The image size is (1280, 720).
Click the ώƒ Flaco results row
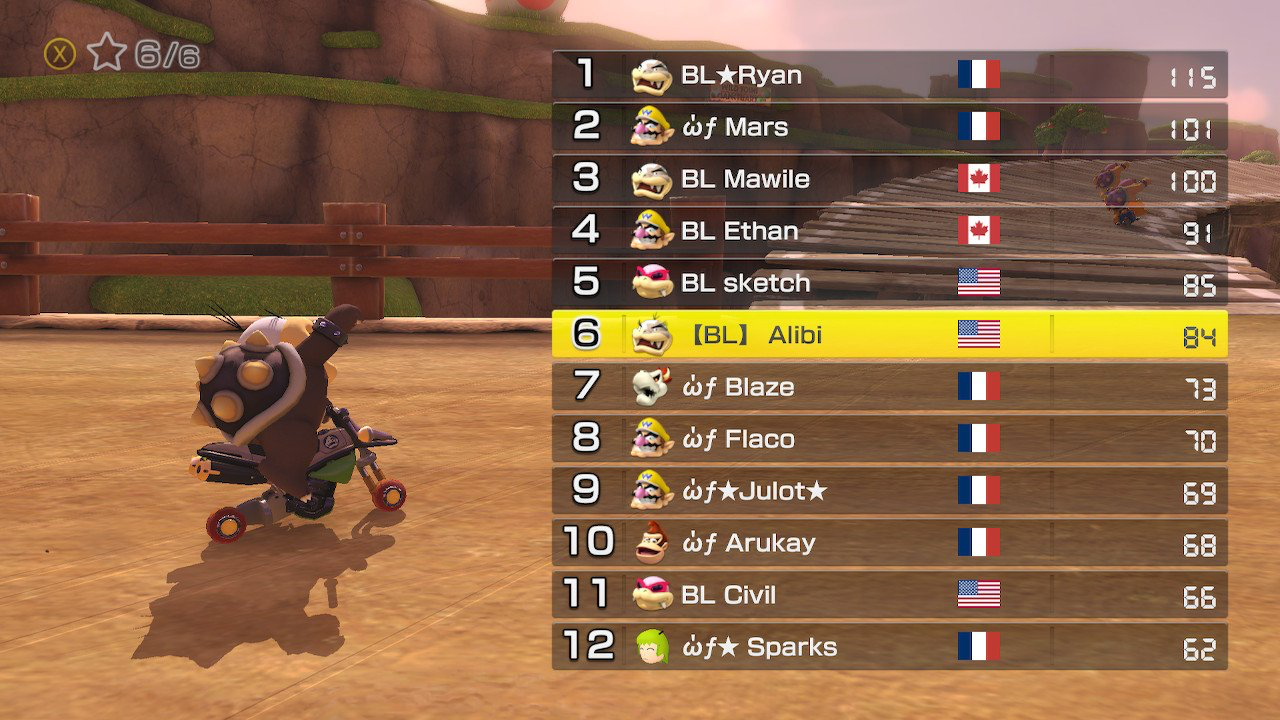pyautogui.click(x=889, y=439)
